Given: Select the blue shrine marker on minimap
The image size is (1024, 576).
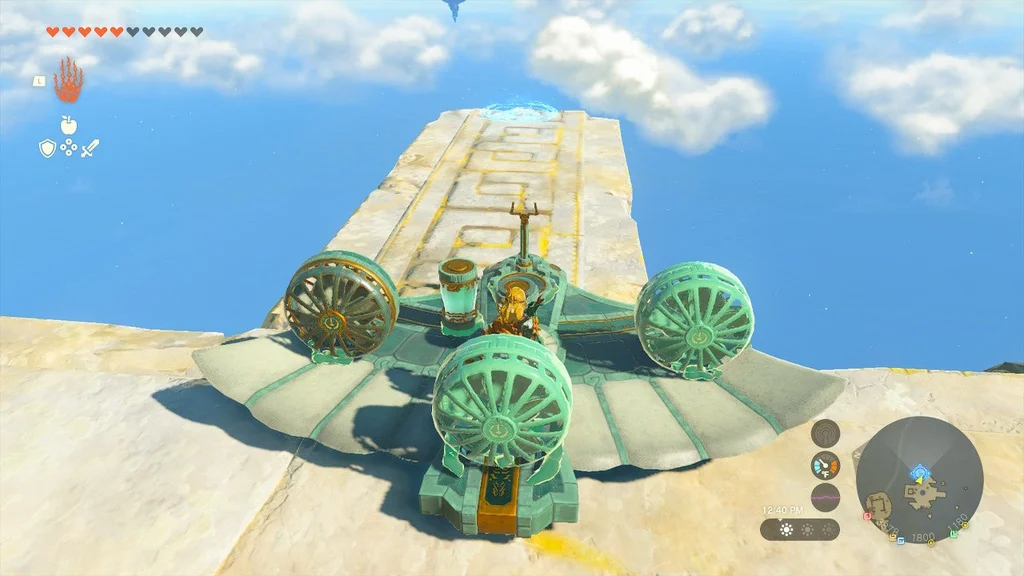Looking at the screenshot, I should (x=919, y=470).
